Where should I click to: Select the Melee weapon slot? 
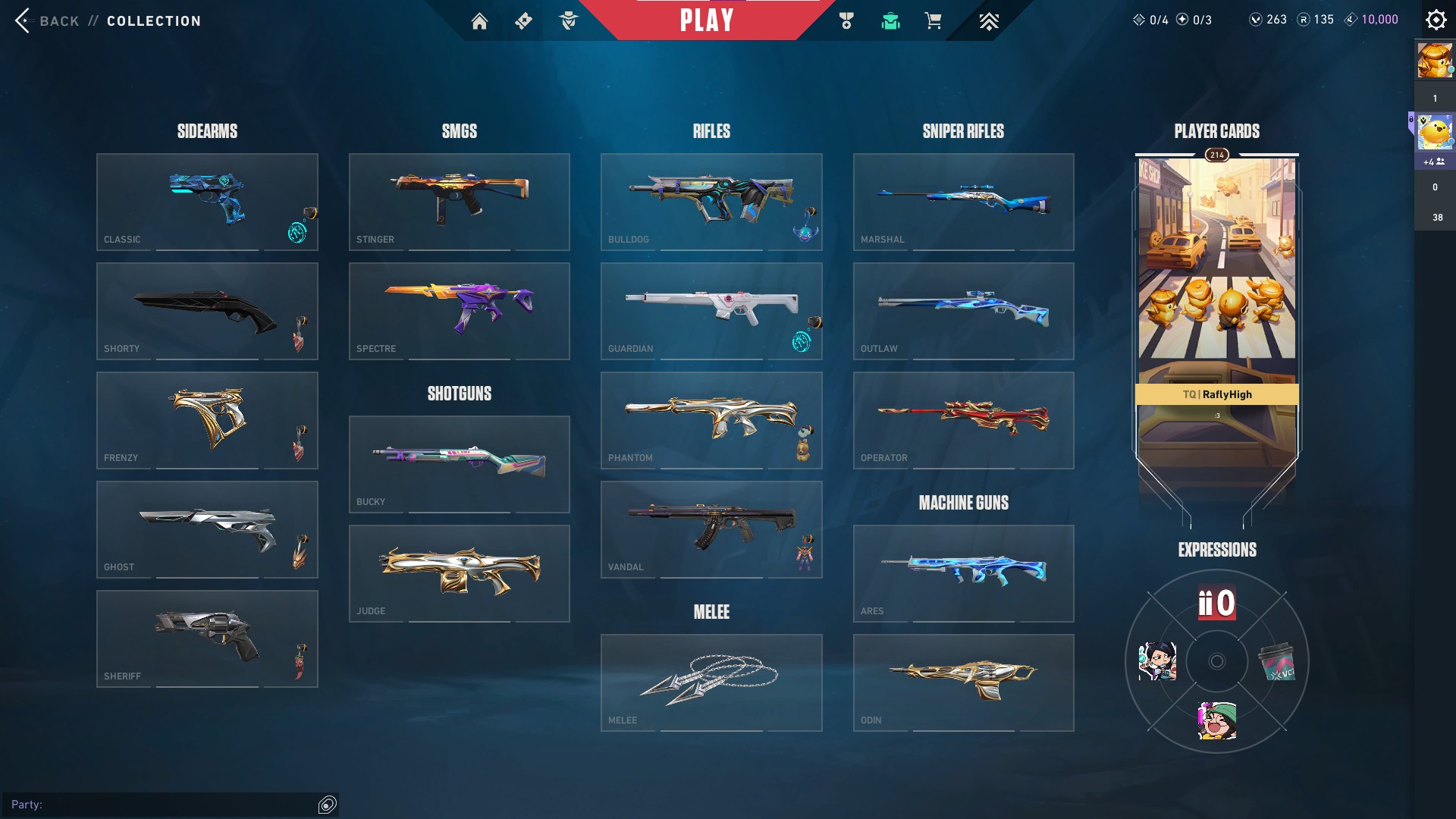point(711,682)
